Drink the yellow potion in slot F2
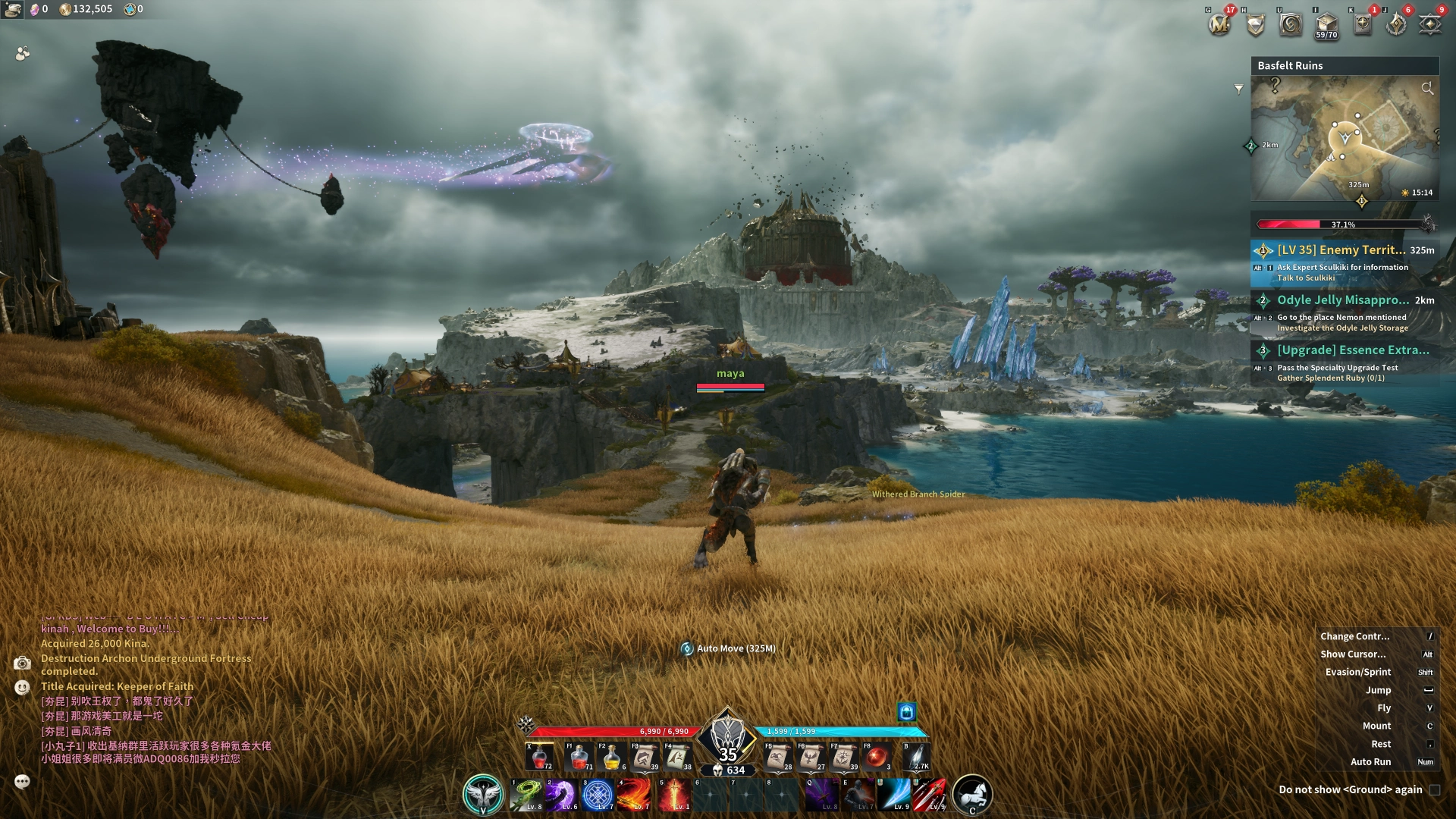 point(612,757)
